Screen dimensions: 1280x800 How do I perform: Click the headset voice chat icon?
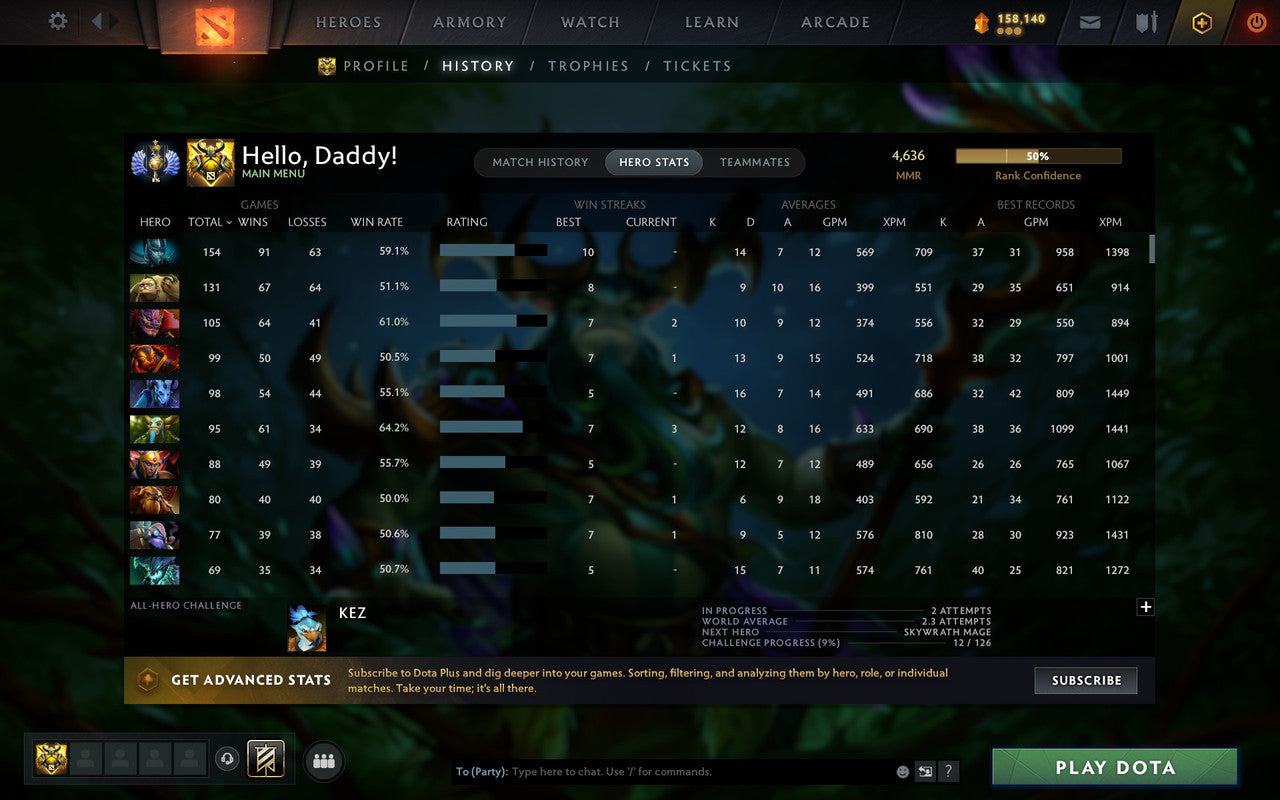tap(227, 759)
